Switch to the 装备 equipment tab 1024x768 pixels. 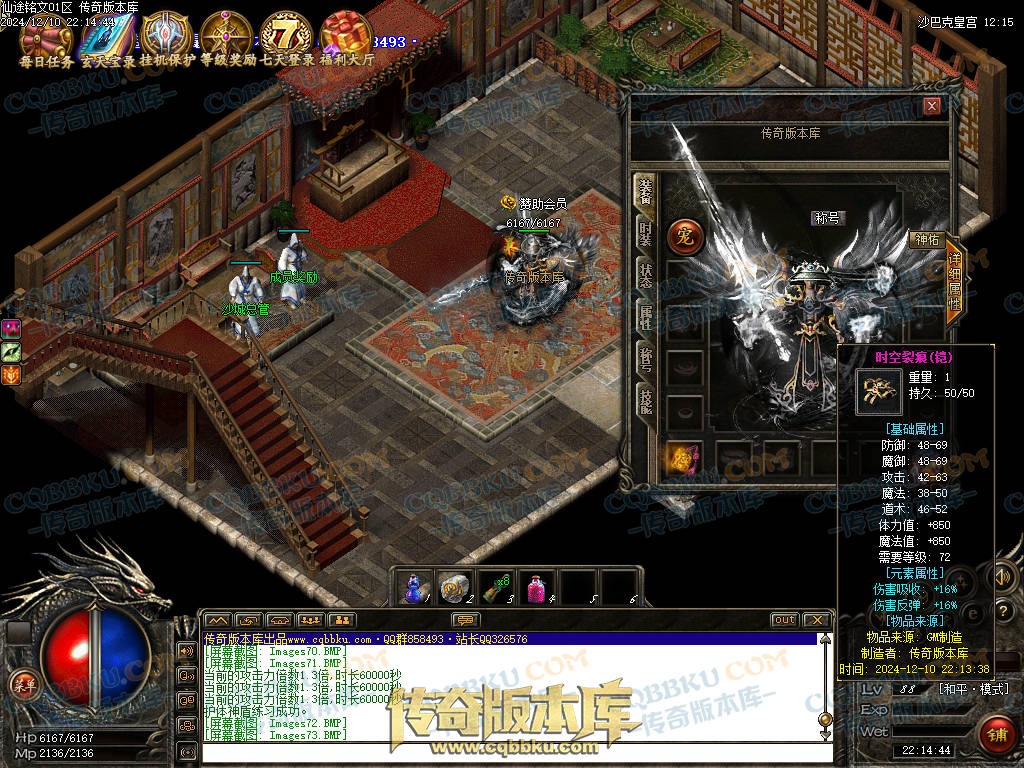(x=645, y=194)
